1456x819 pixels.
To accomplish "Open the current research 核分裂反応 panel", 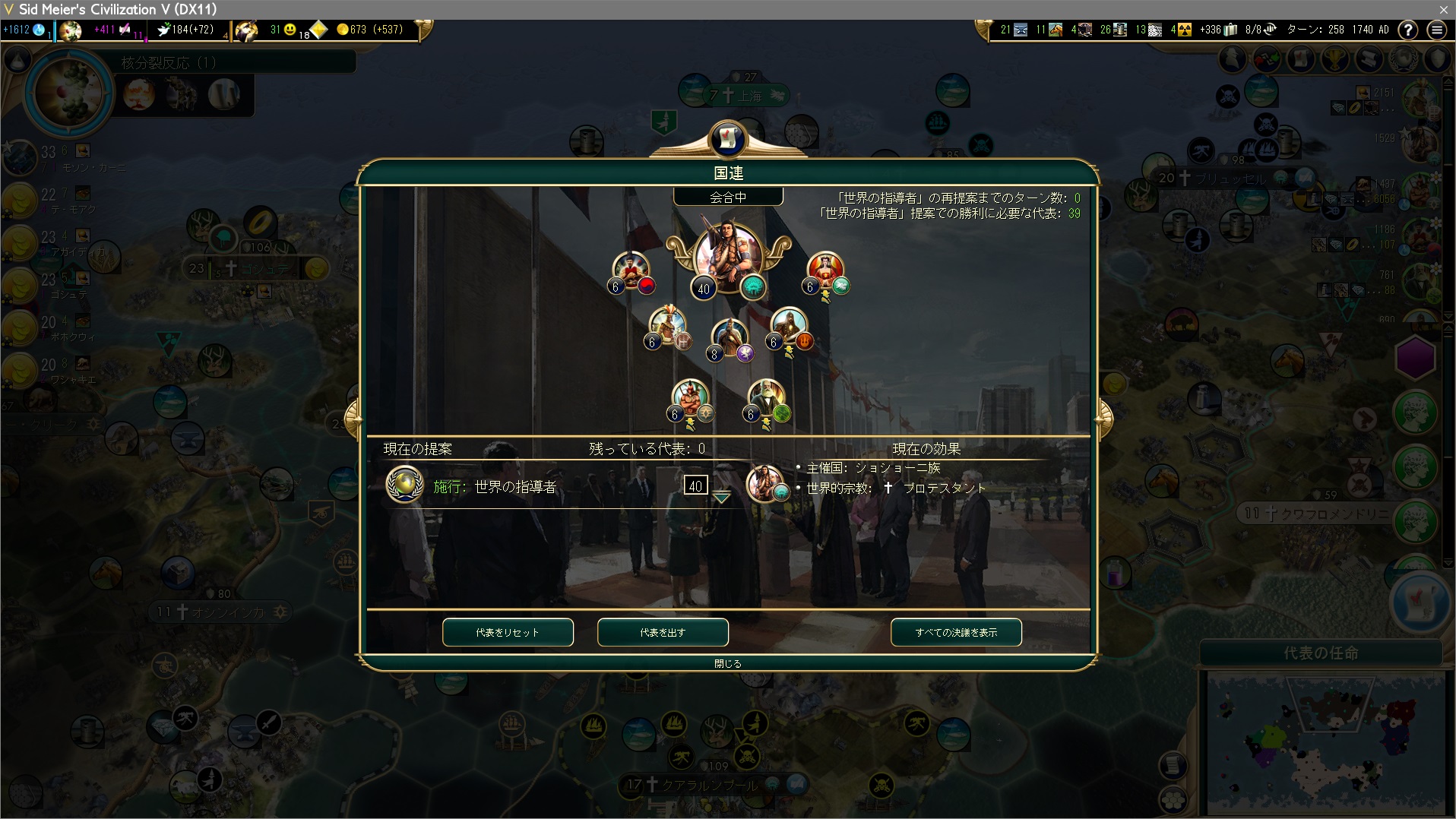I will pos(169,62).
